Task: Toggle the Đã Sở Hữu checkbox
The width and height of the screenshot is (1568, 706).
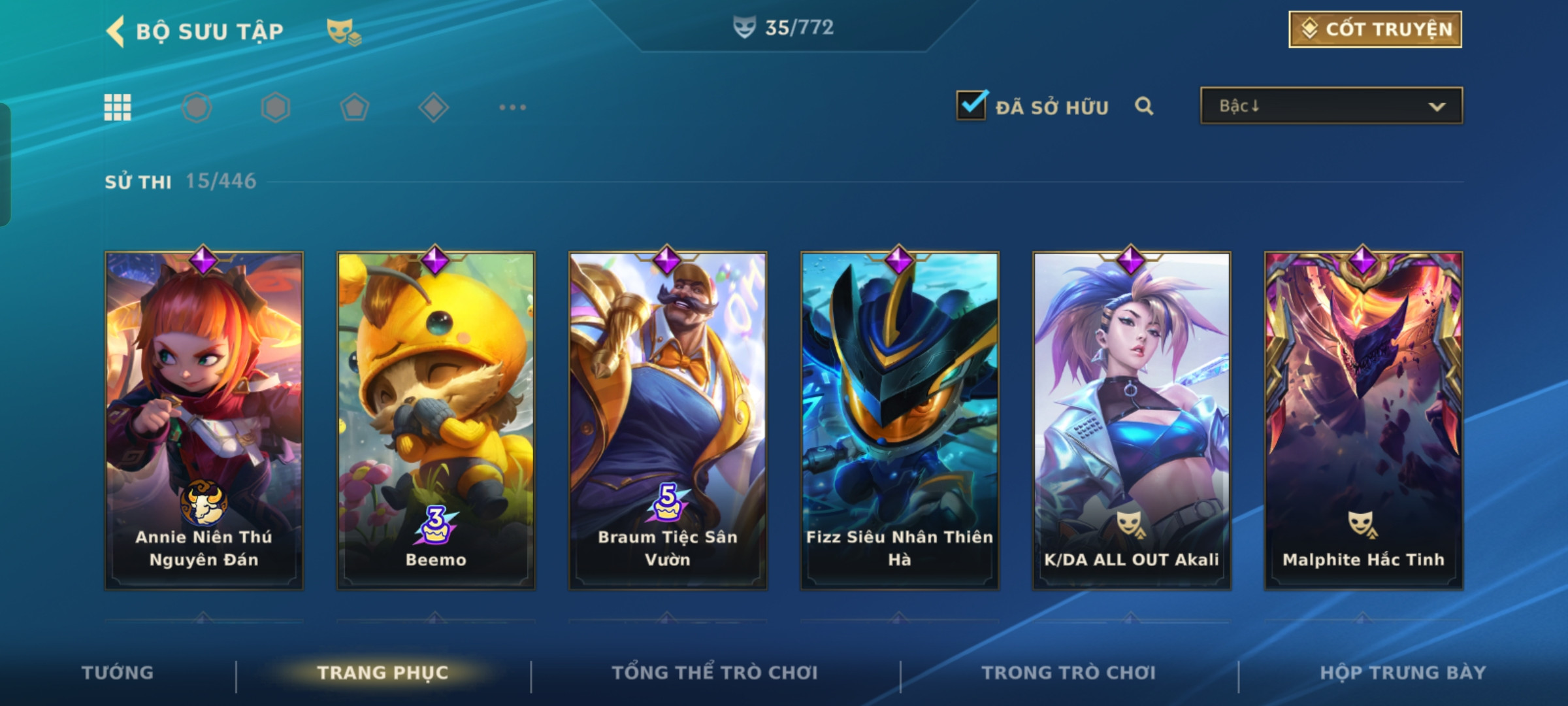Action: point(972,105)
